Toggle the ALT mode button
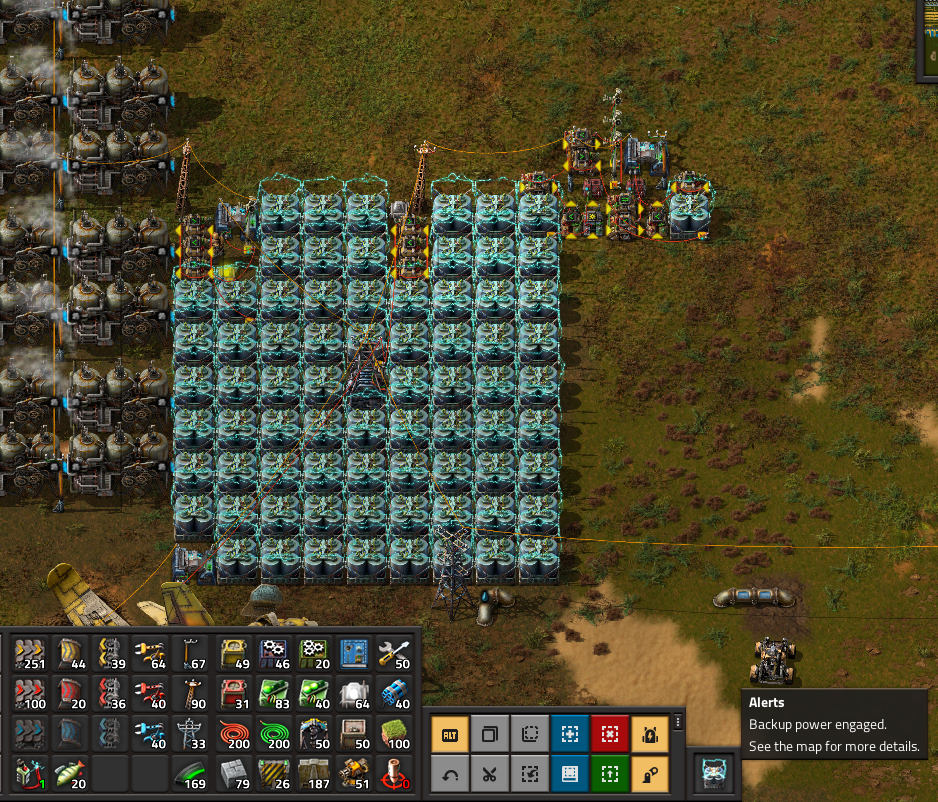The image size is (938, 802). coord(450,735)
